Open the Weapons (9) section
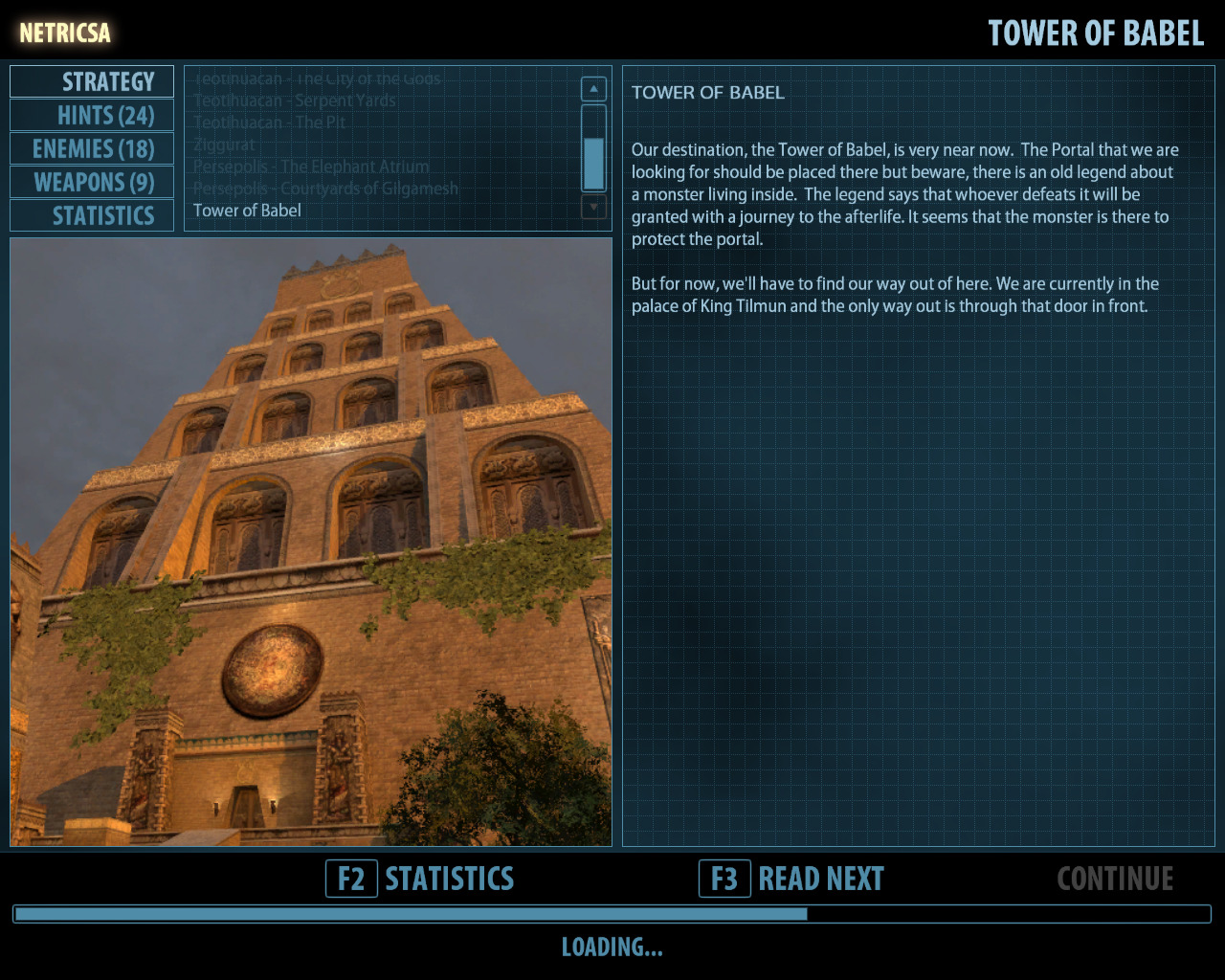The width and height of the screenshot is (1225, 980). pos(92,183)
